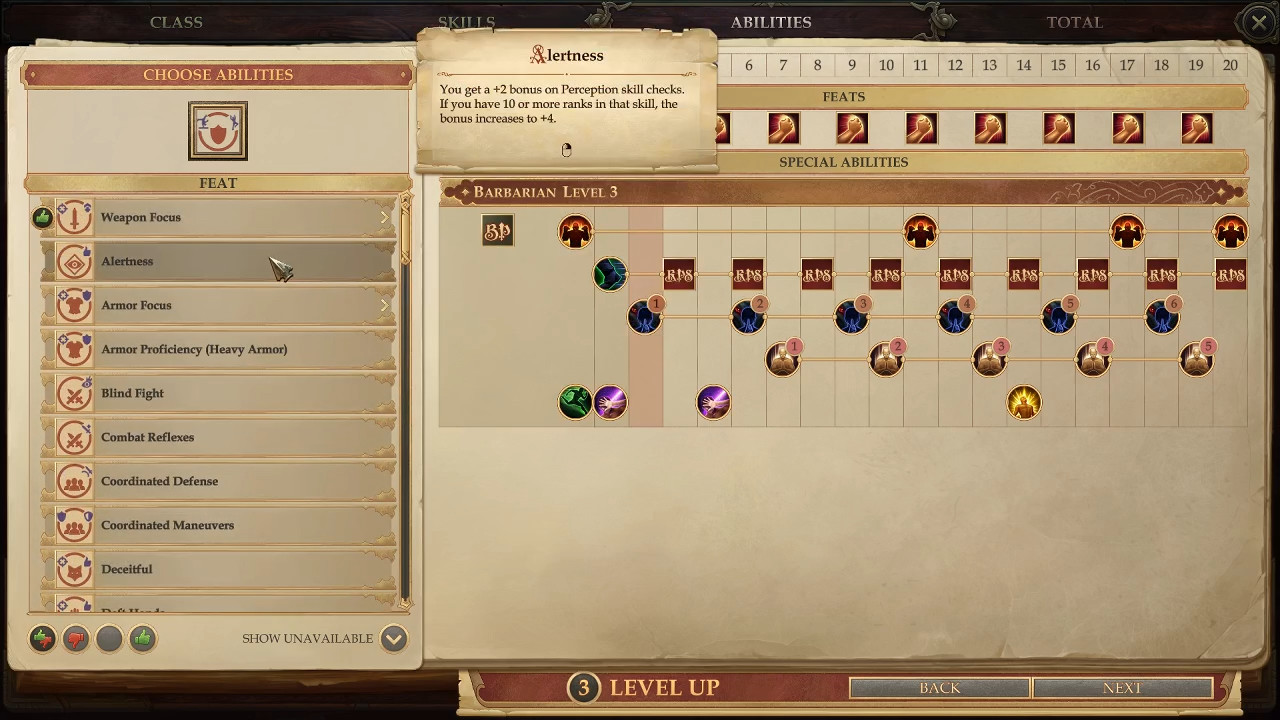Click the selected feat slot icon
The width and height of the screenshot is (1280, 720).
coord(218,131)
